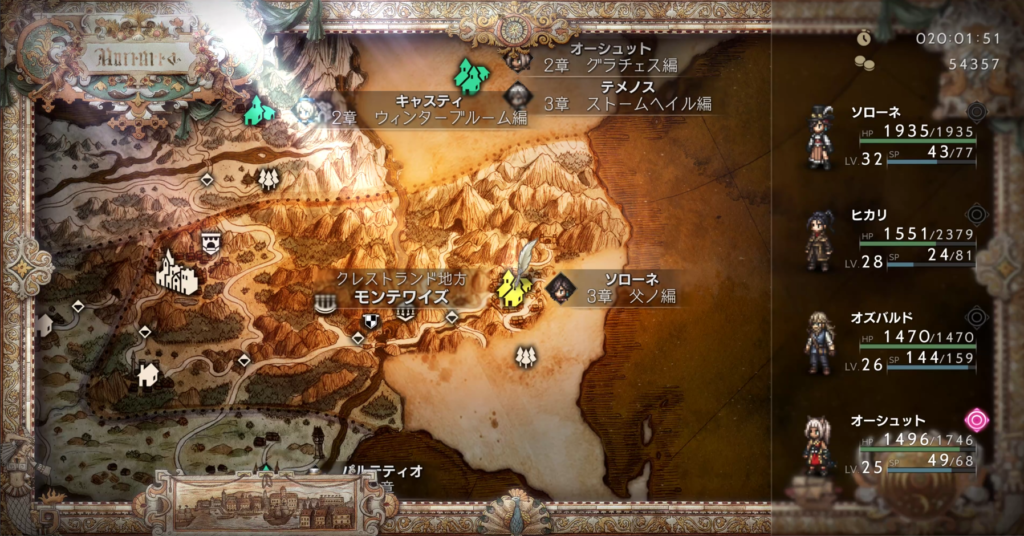Select the green town marker left of Castti
This screenshot has height=536, width=1024.
(x=259, y=110)
